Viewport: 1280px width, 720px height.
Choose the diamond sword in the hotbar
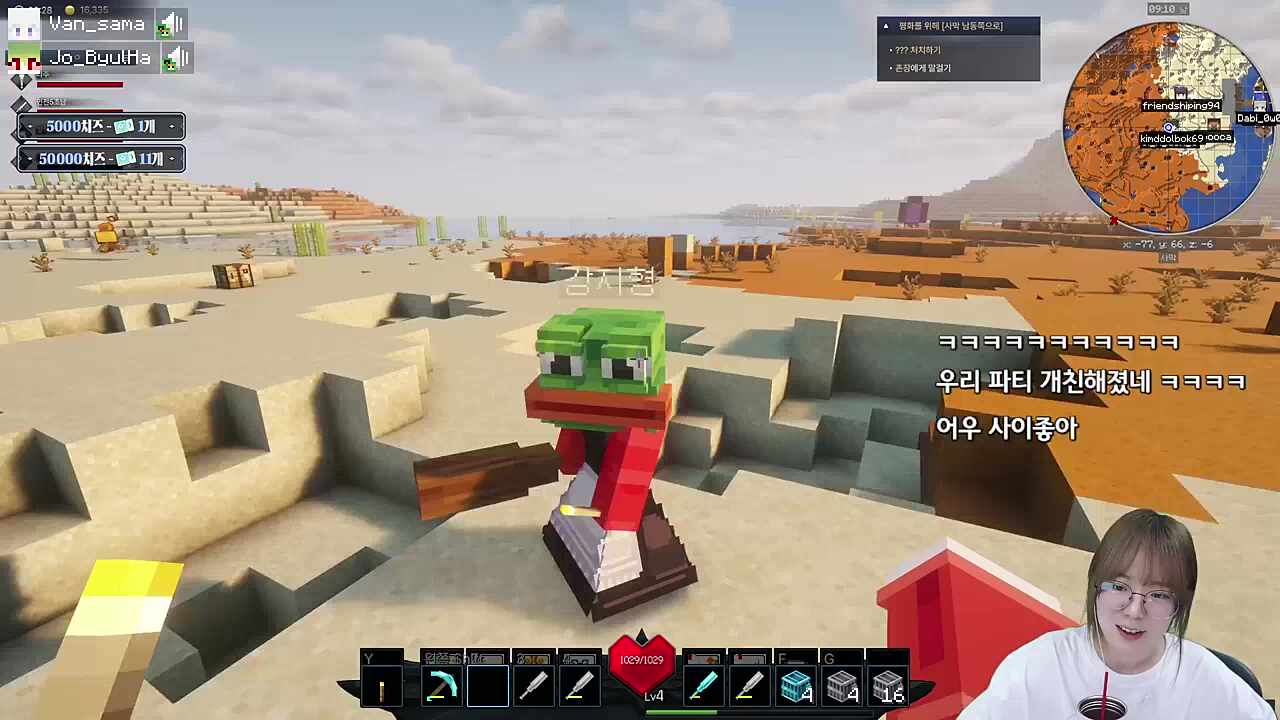coord(704,688)
